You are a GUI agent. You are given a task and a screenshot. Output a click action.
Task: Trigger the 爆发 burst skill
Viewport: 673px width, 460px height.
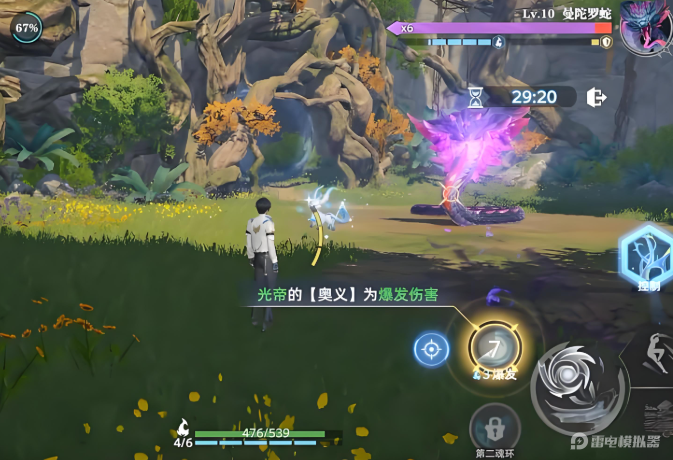pos(494,350)
